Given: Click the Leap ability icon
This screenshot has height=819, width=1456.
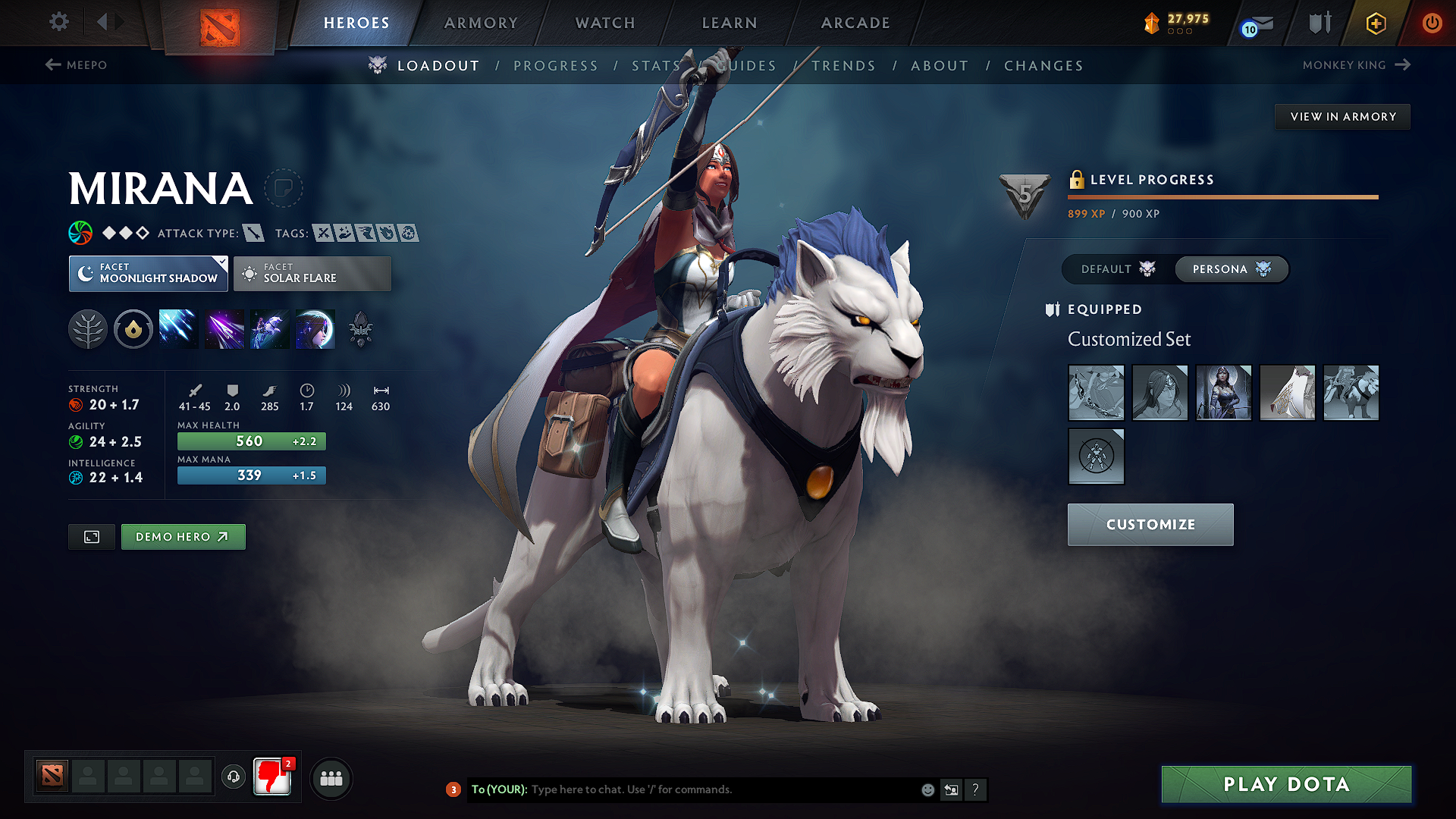Looking at the screenshot, I should (269, 328).
